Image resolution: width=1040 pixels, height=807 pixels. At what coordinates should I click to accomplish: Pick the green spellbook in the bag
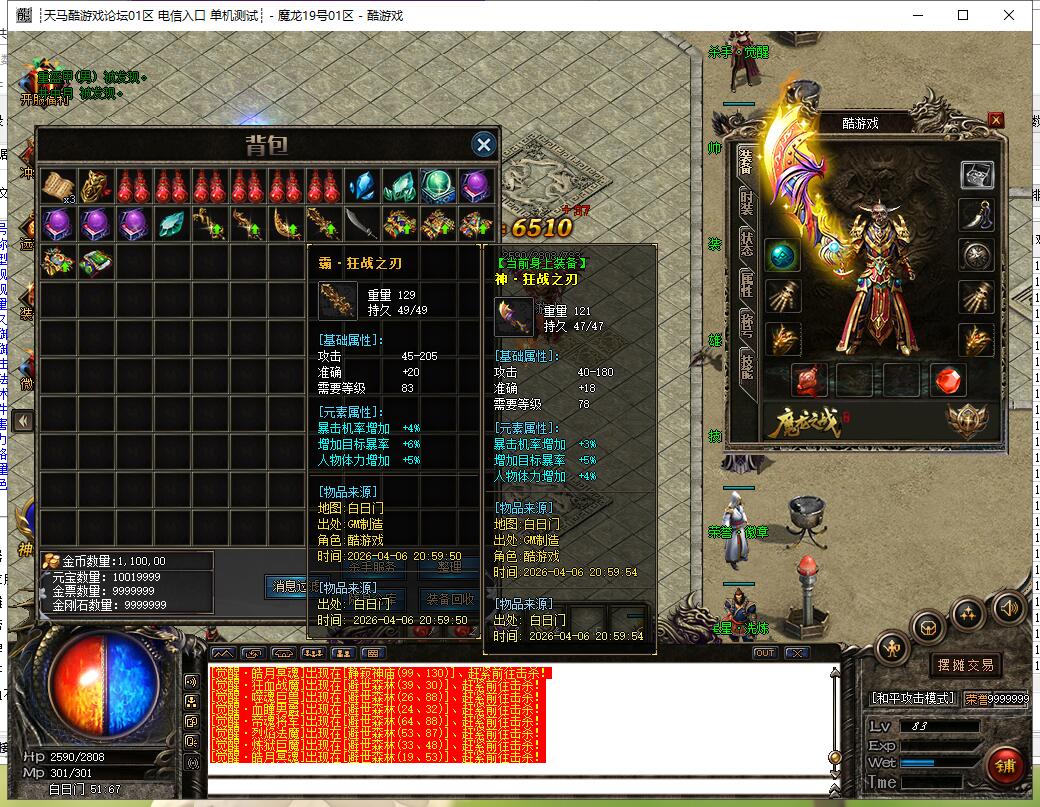click(x=97, y=262)
